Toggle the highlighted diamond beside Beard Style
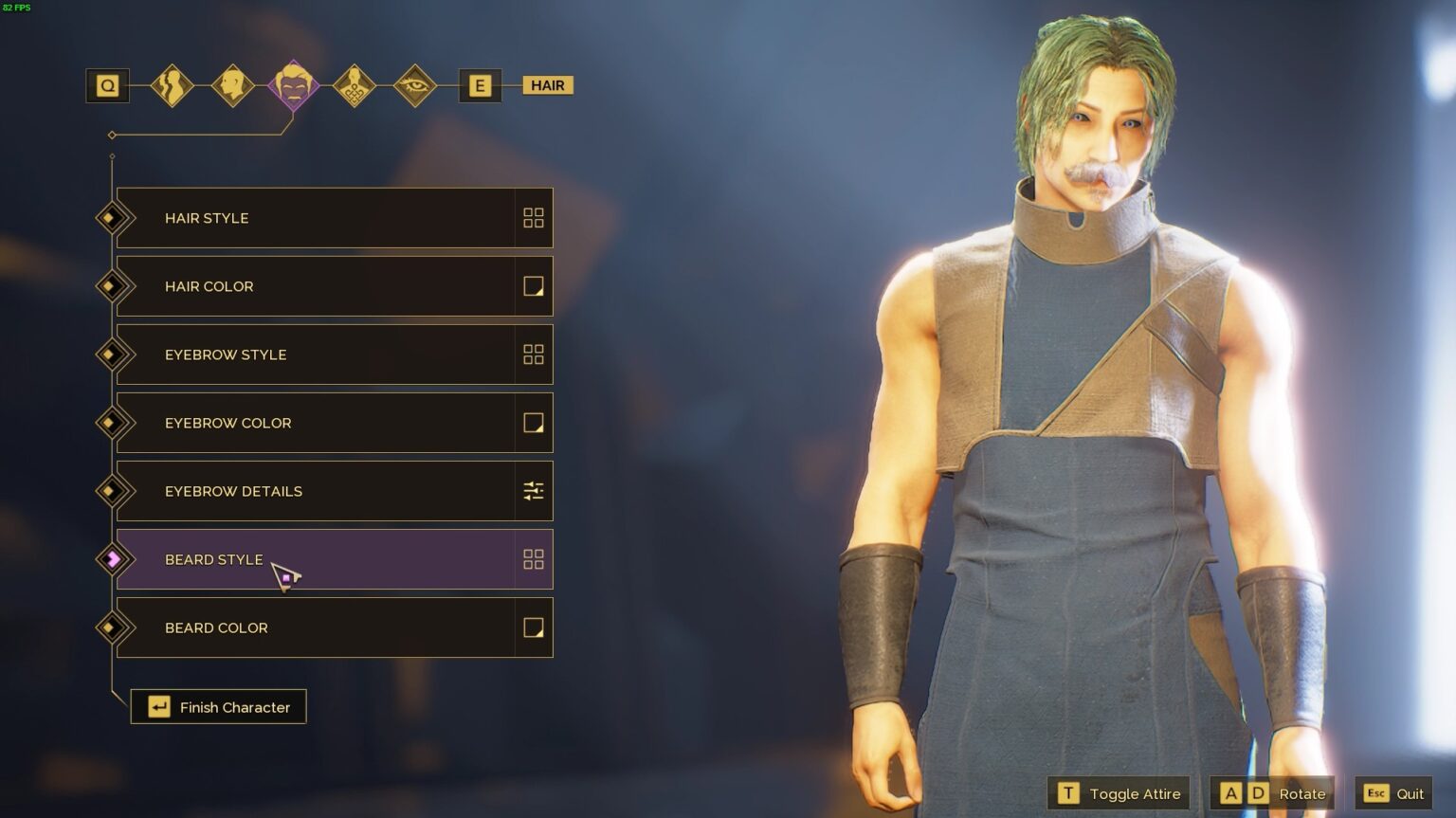The width and height of the screenshot is (1456, 818). point(113,559)
